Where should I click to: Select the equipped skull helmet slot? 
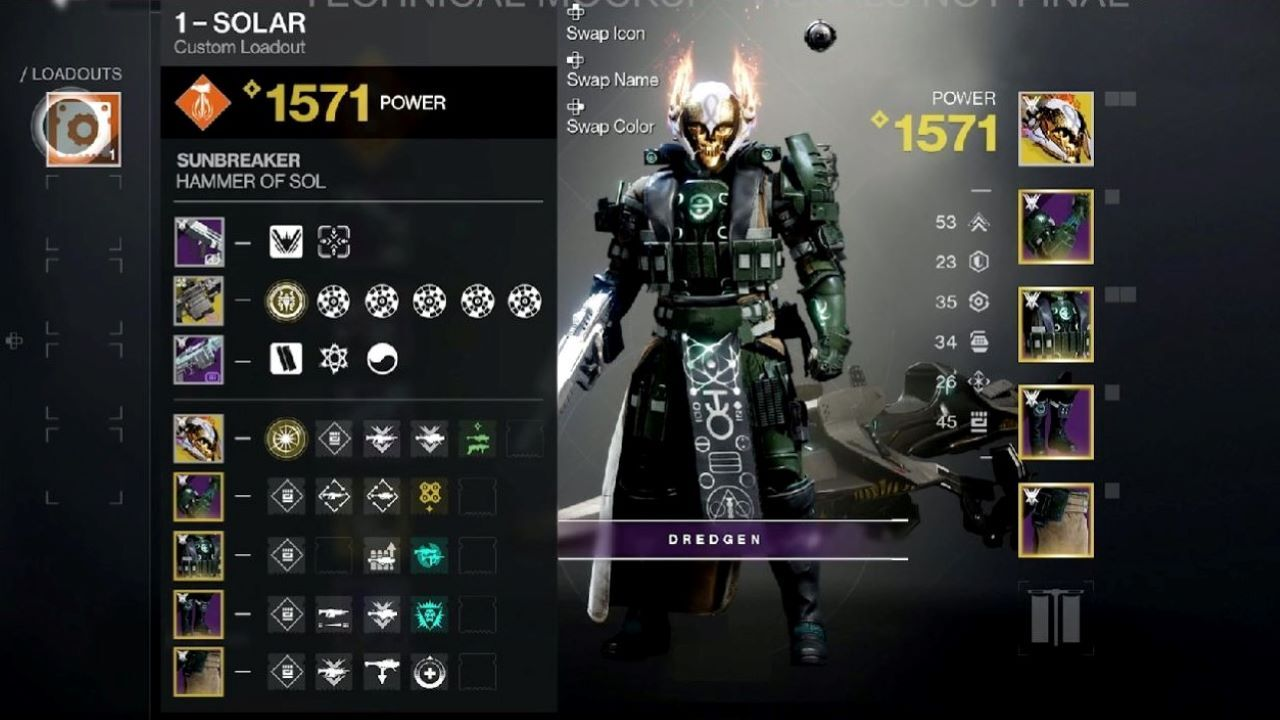1055,129
